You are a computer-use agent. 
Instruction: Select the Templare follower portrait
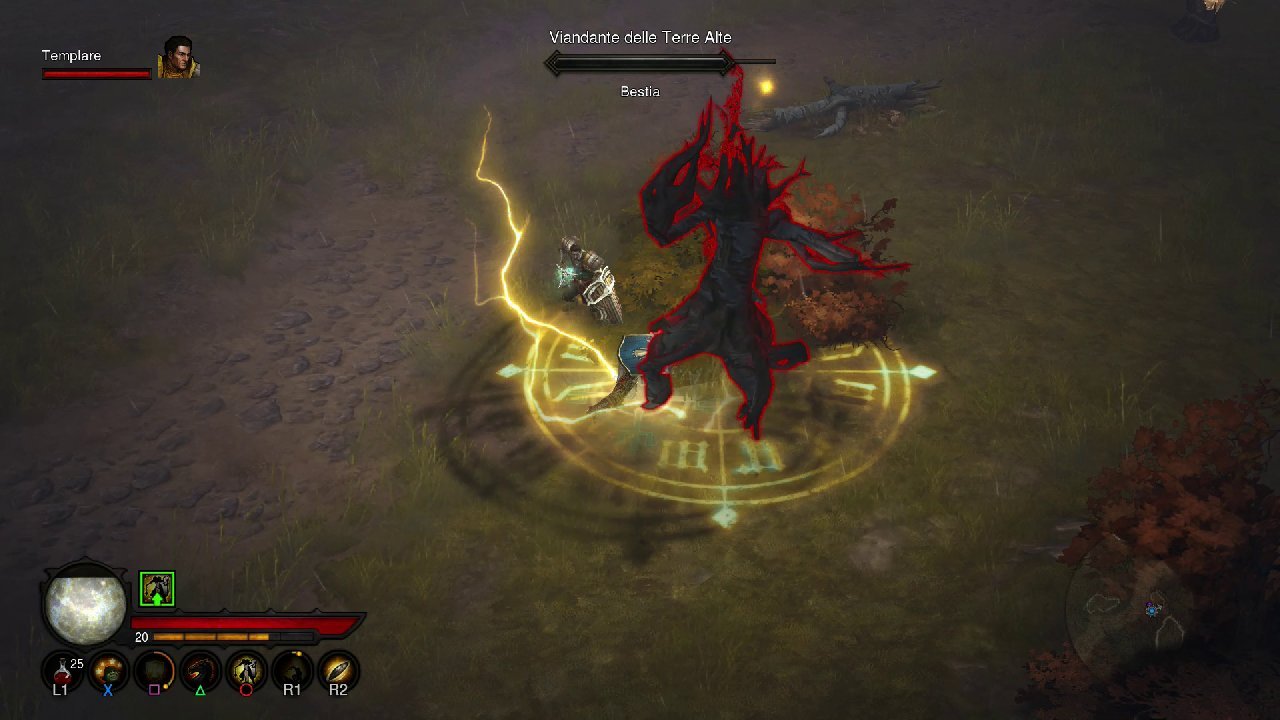pyautogui.click(x=178, y=58)
